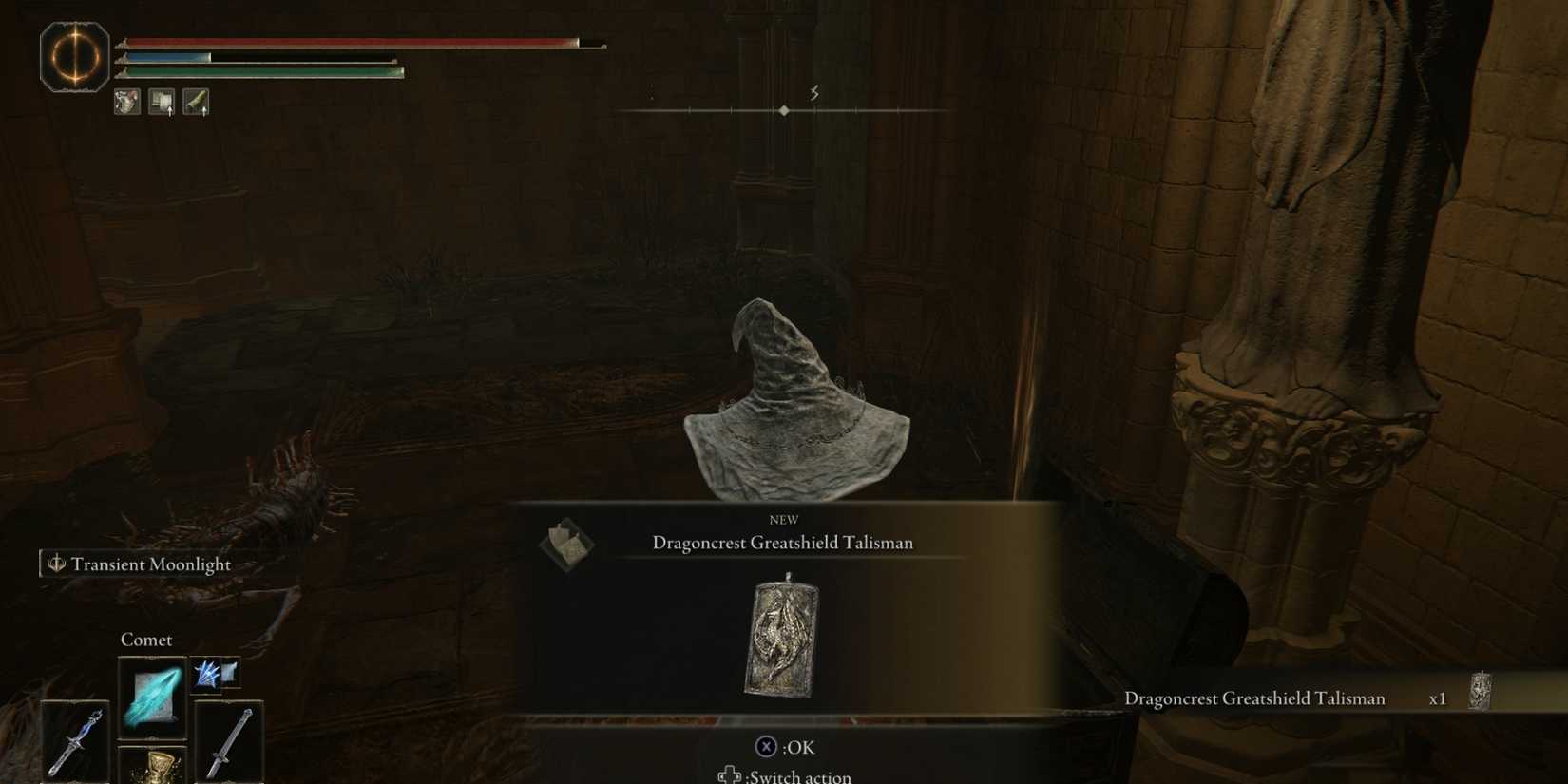Click the parchment icon in the pickup dialog

[568, 542]
